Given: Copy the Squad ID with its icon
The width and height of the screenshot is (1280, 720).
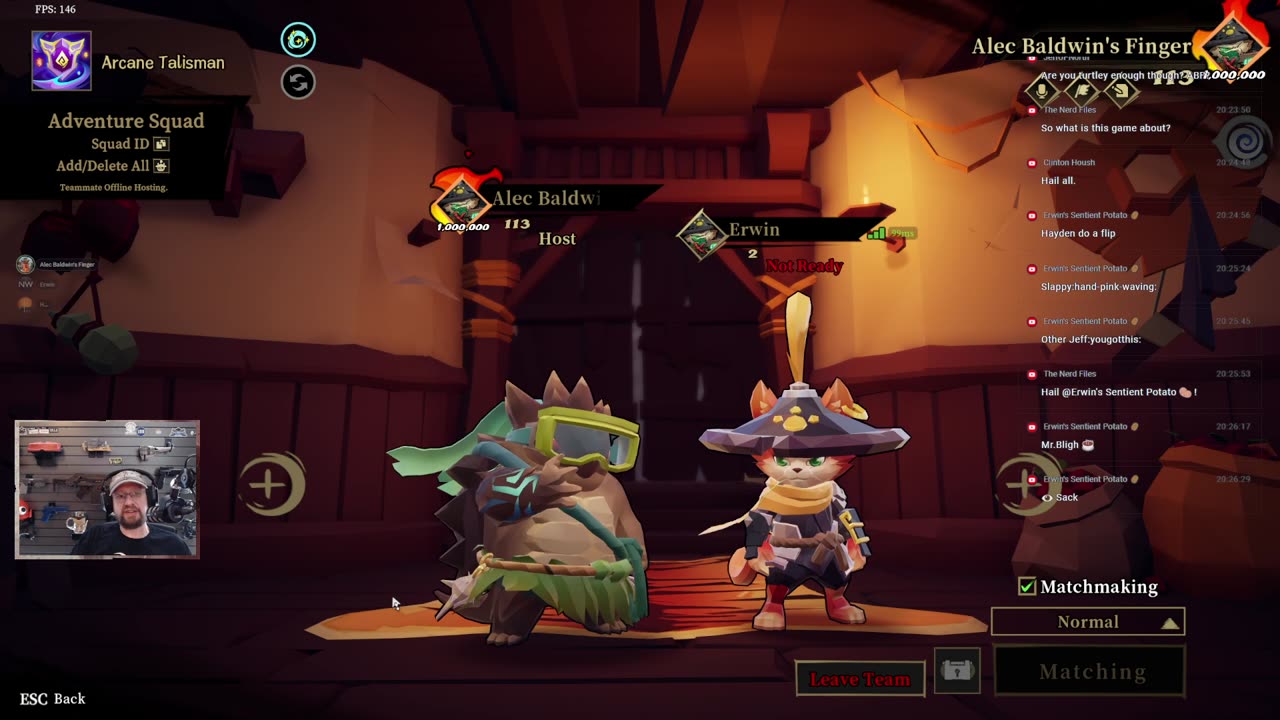Looking at the screenshot, I should point(161,144).
